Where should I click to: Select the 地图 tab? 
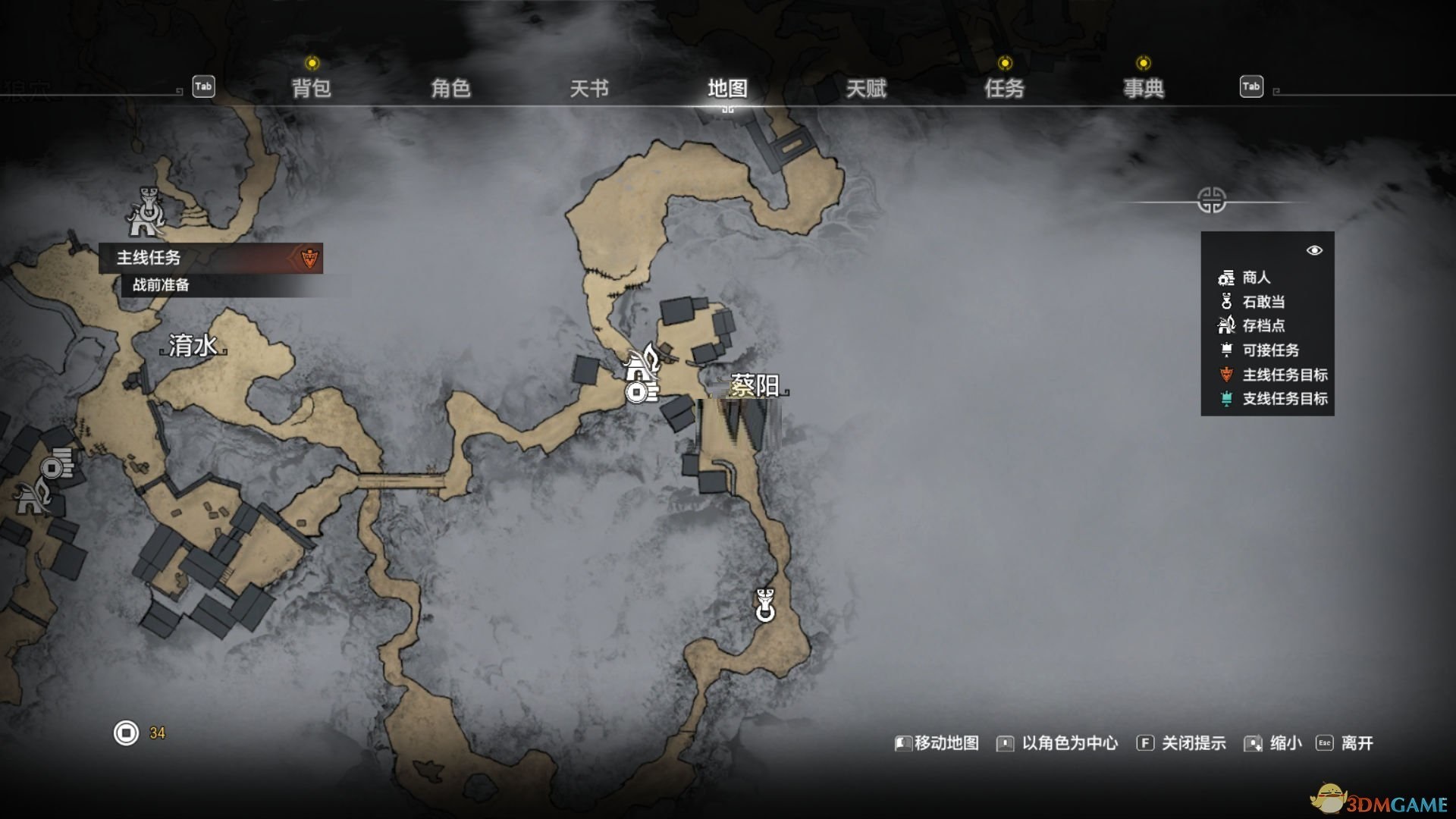point(727,89)
